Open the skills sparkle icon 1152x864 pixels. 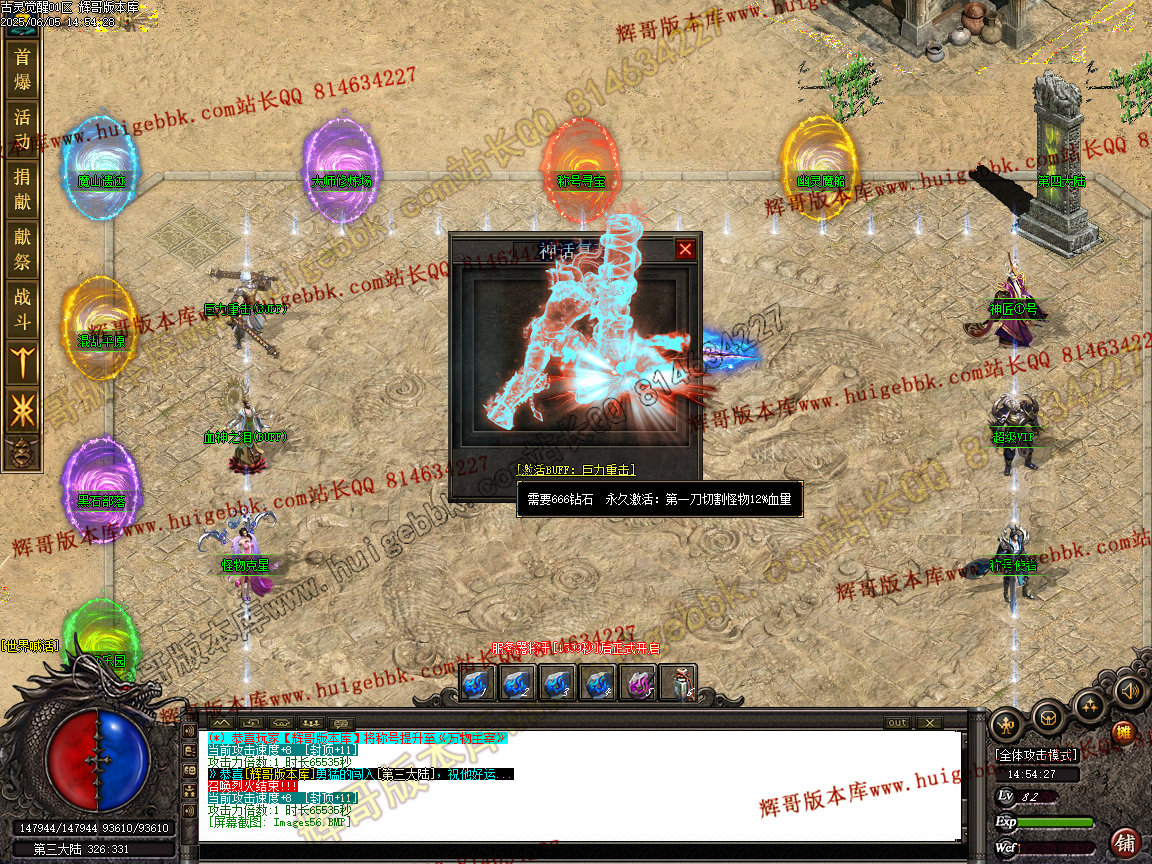(x=1089, y=706)
